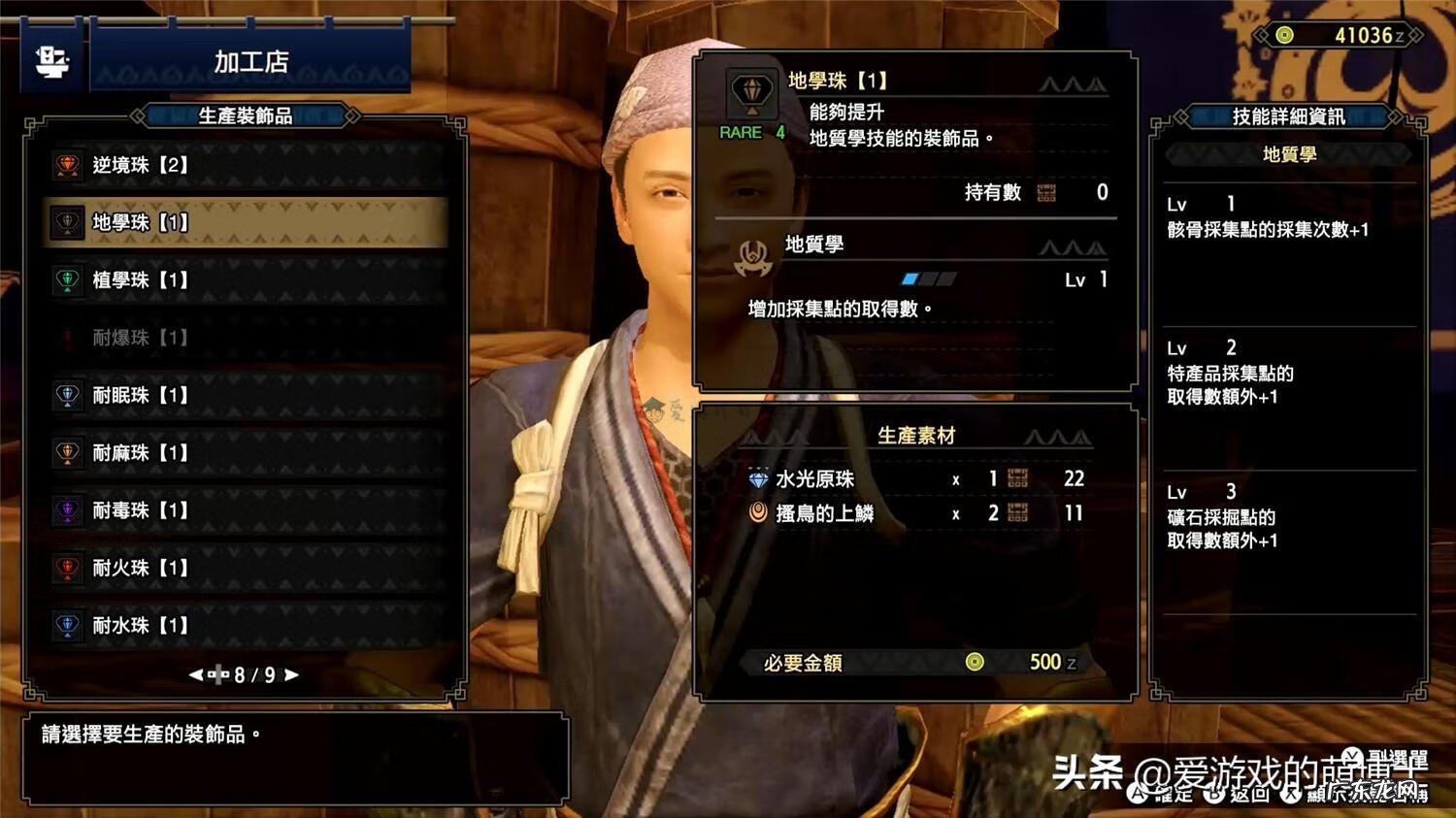Screen dimensions: 1456x818
Task: Select the purple 耐毒珠 jewel icon
Action: pos(66,510)
